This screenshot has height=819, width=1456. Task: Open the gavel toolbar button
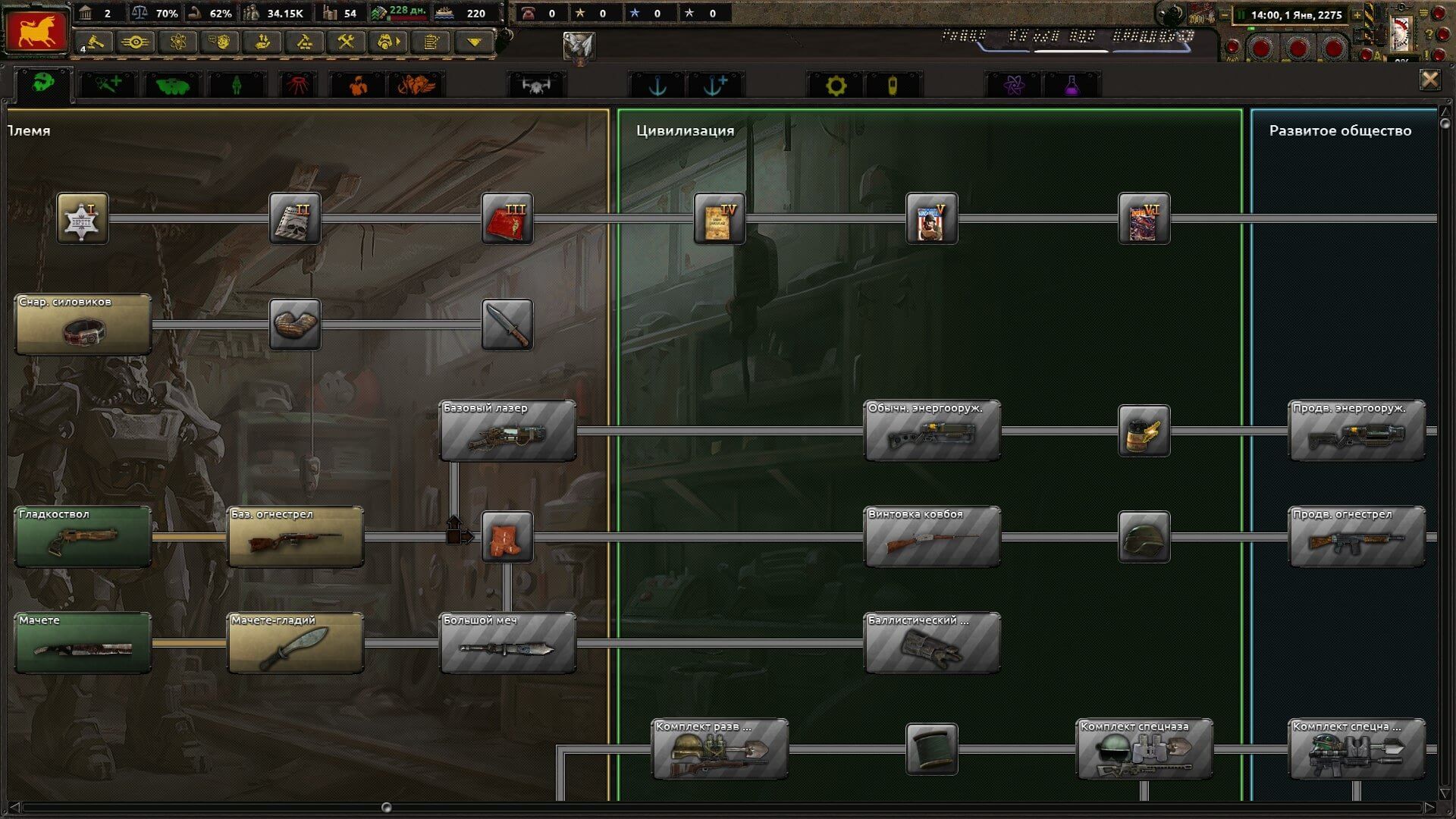point(94,42)
